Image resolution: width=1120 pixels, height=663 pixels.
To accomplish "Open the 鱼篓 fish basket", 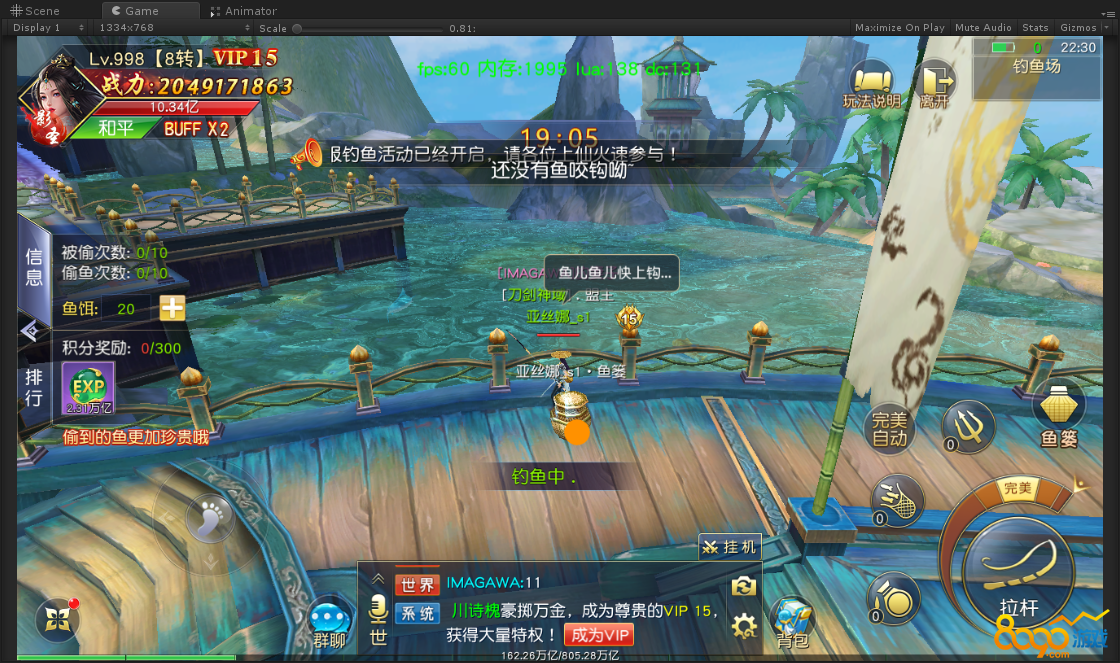I will (1058, 412).
